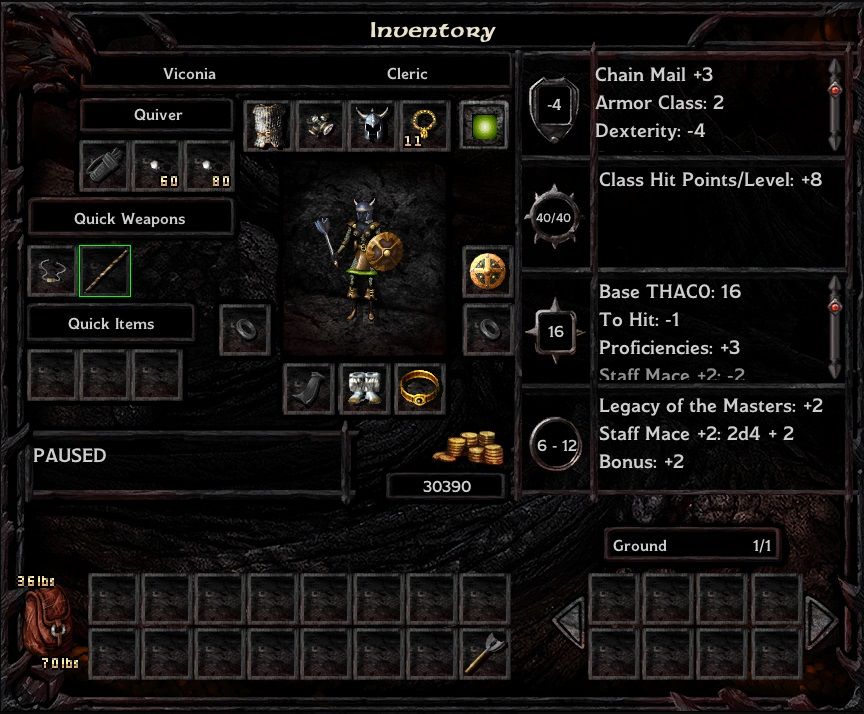Click the pile of gold coins
Screen dimensions: 864x714
(x=467, y=447)
